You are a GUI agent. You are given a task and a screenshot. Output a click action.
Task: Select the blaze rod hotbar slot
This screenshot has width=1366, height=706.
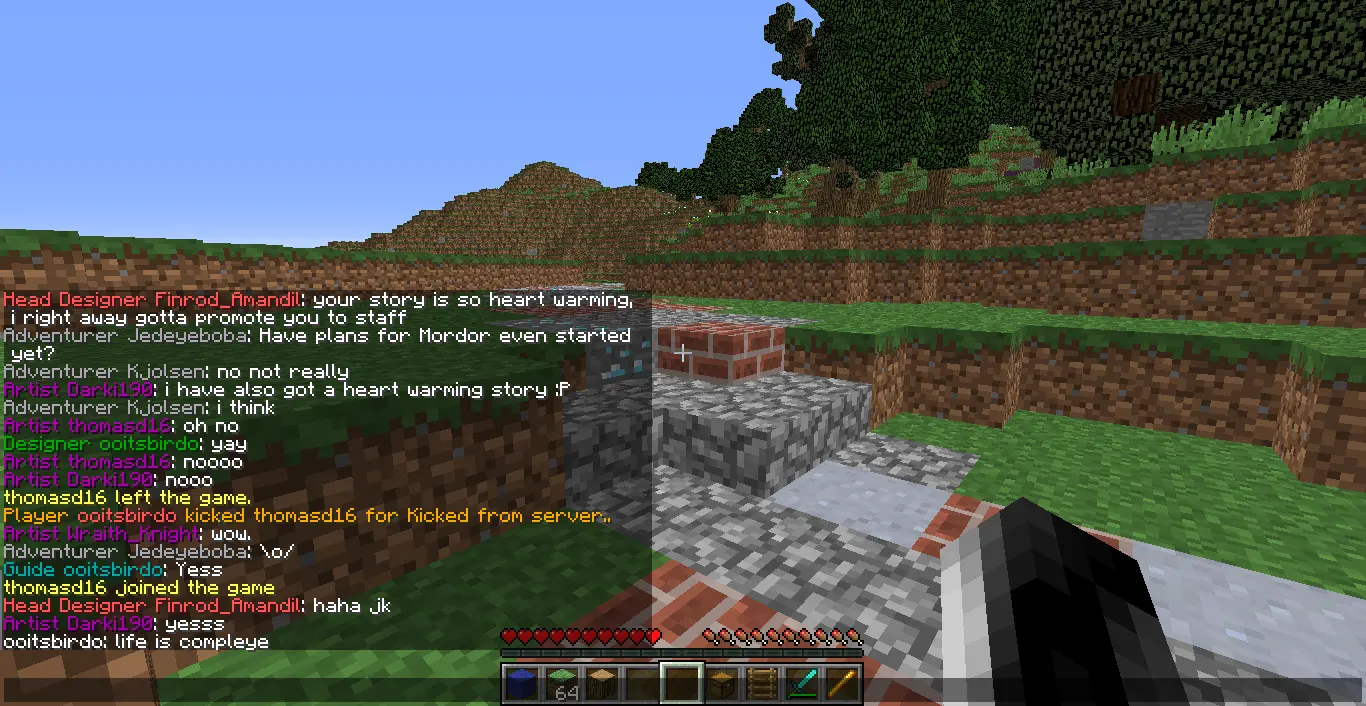842,683
